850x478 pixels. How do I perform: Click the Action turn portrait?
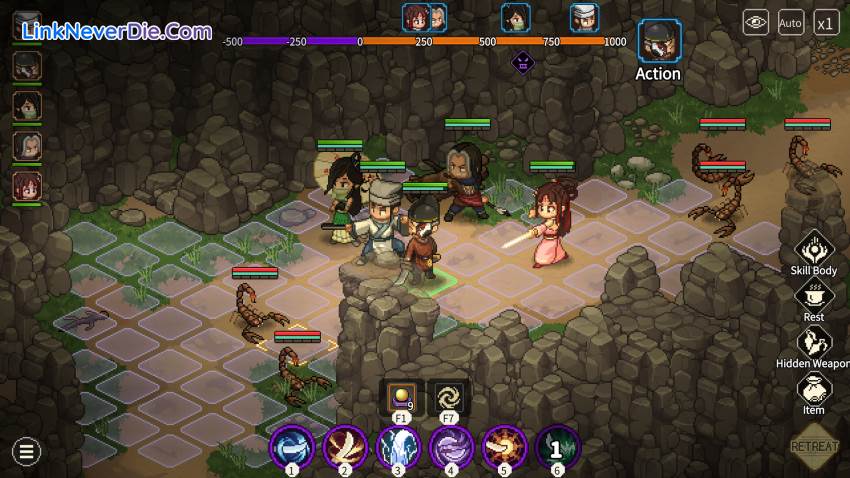click(x=658, y=42)
